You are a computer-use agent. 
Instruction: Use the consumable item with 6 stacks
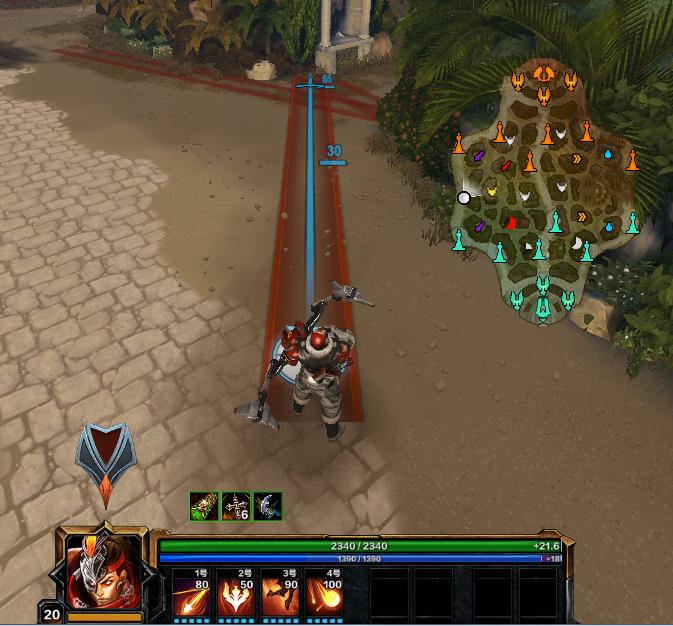pyautogui.click(x=236, y=506)
